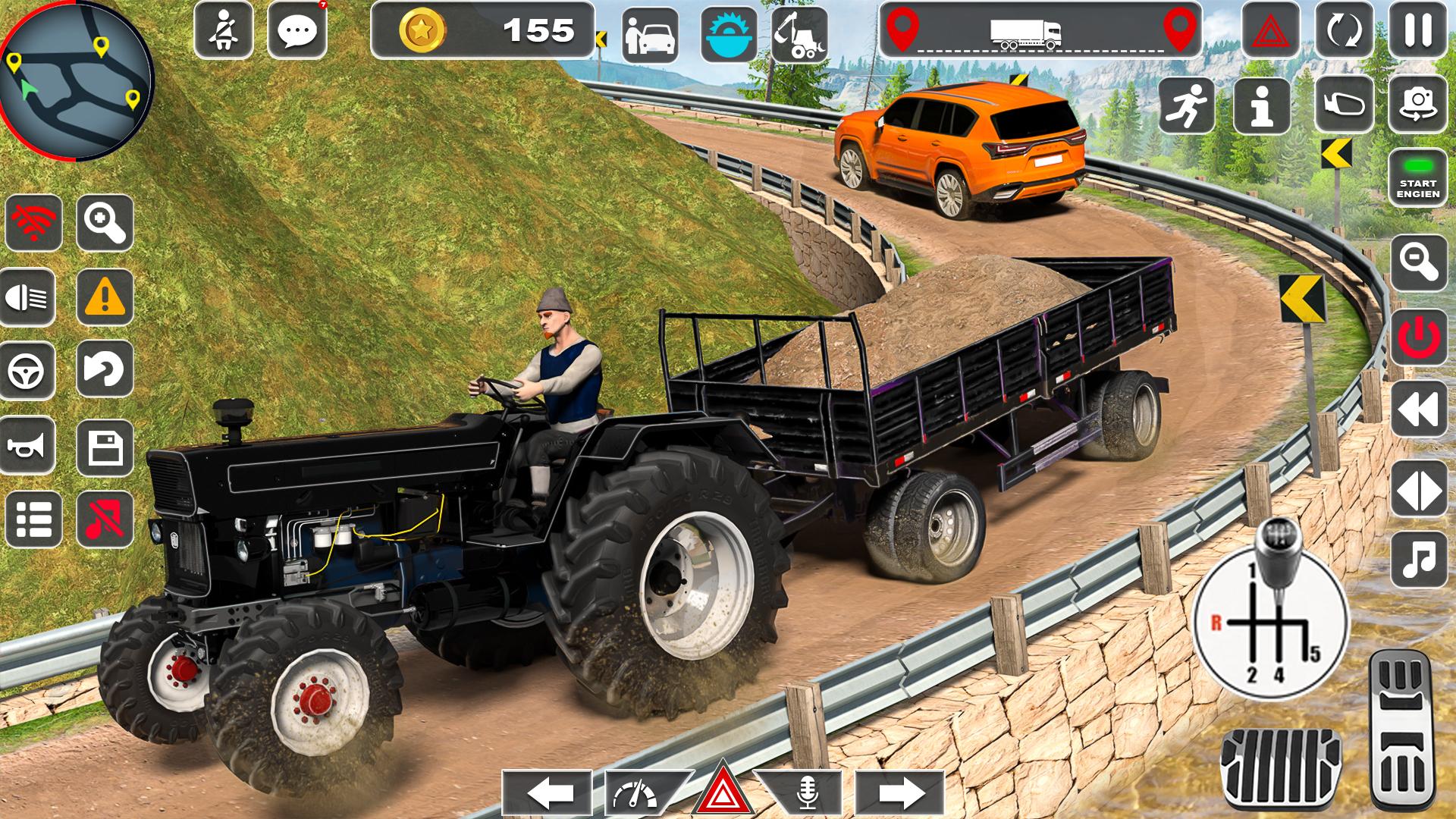The image size is (1456, 819).
Task: Steer right with the right arrow
Action: pyautogui.click(x=899, y=793)
